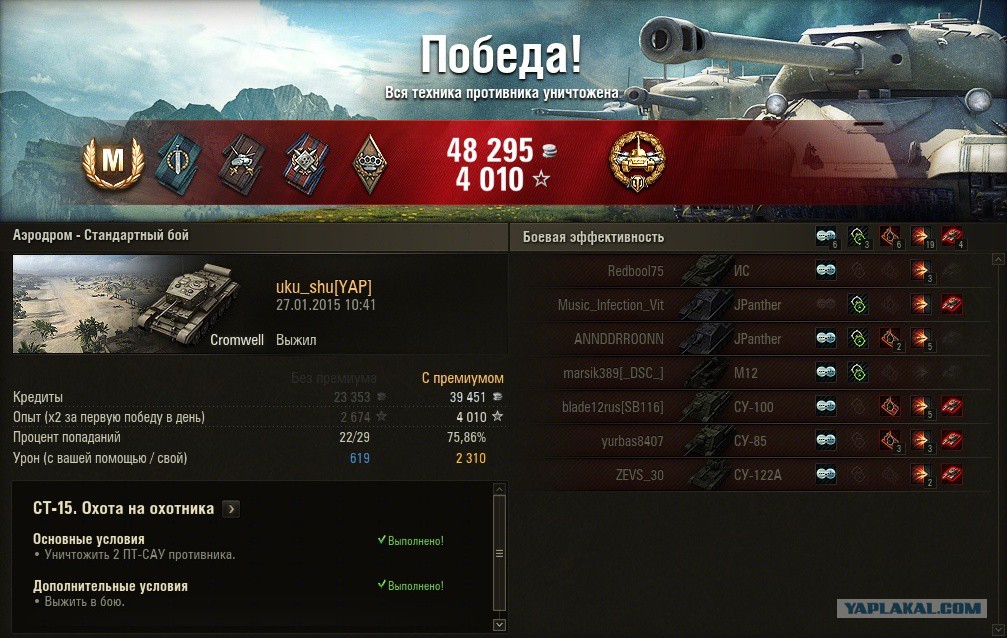Click the mission panel scroll up arrow
Screen dimensions: 1007x638
pyautogui.click(x=500, y=487)
